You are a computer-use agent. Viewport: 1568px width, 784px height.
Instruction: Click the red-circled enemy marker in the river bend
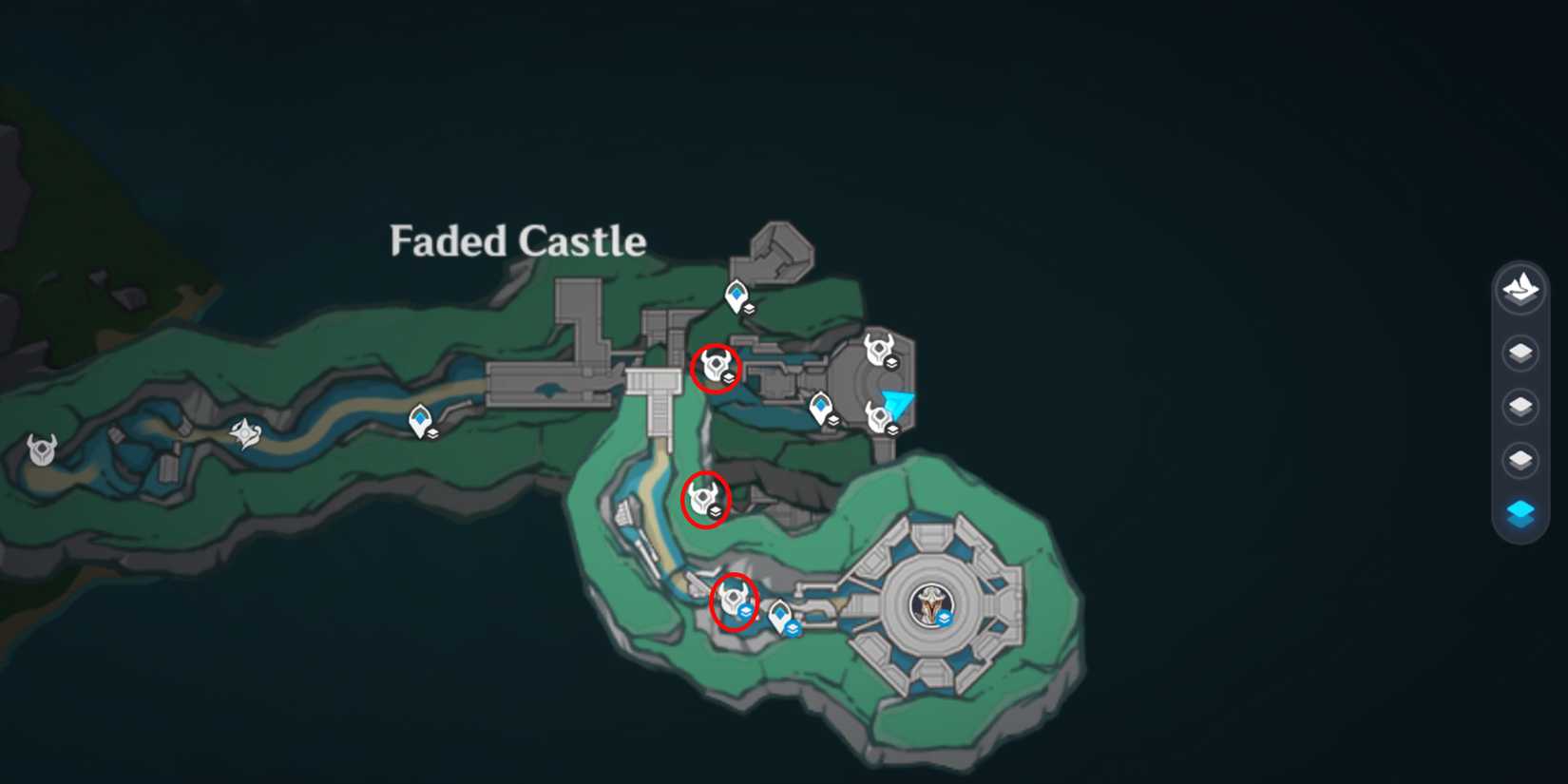tap(705, 498)
